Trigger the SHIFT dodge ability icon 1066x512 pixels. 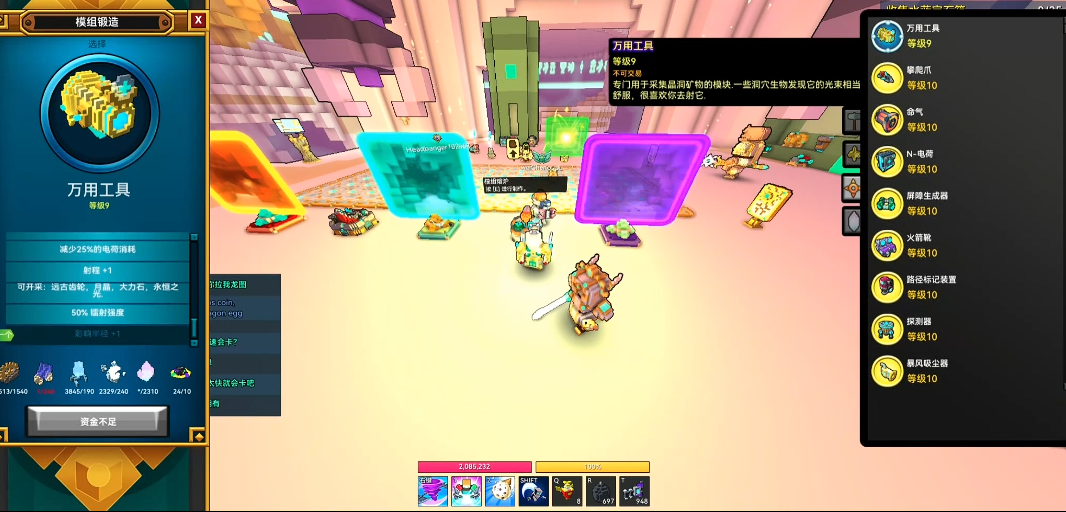(533, 491)
